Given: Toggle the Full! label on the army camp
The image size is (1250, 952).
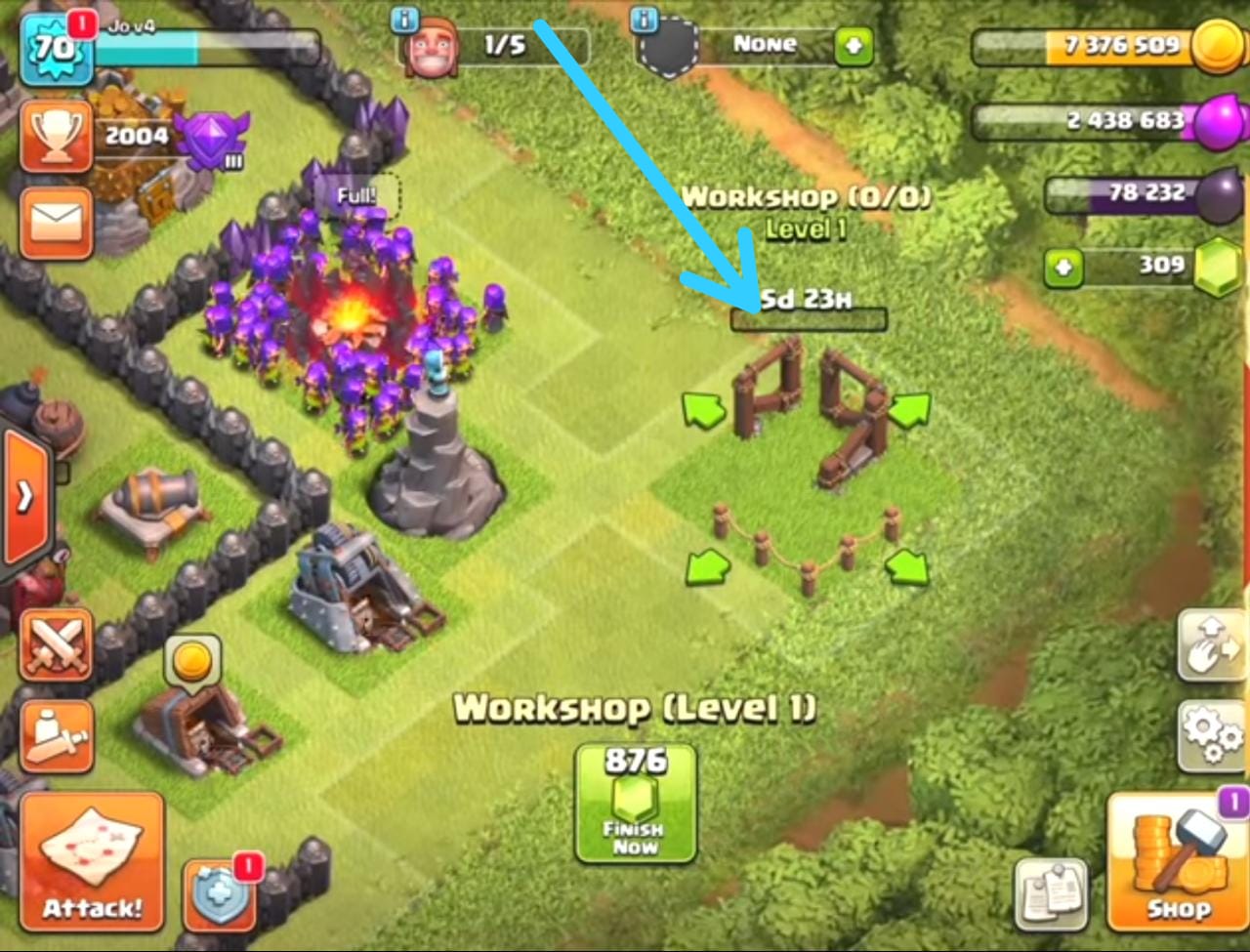Looking at the screenshot, I should 358,193.
